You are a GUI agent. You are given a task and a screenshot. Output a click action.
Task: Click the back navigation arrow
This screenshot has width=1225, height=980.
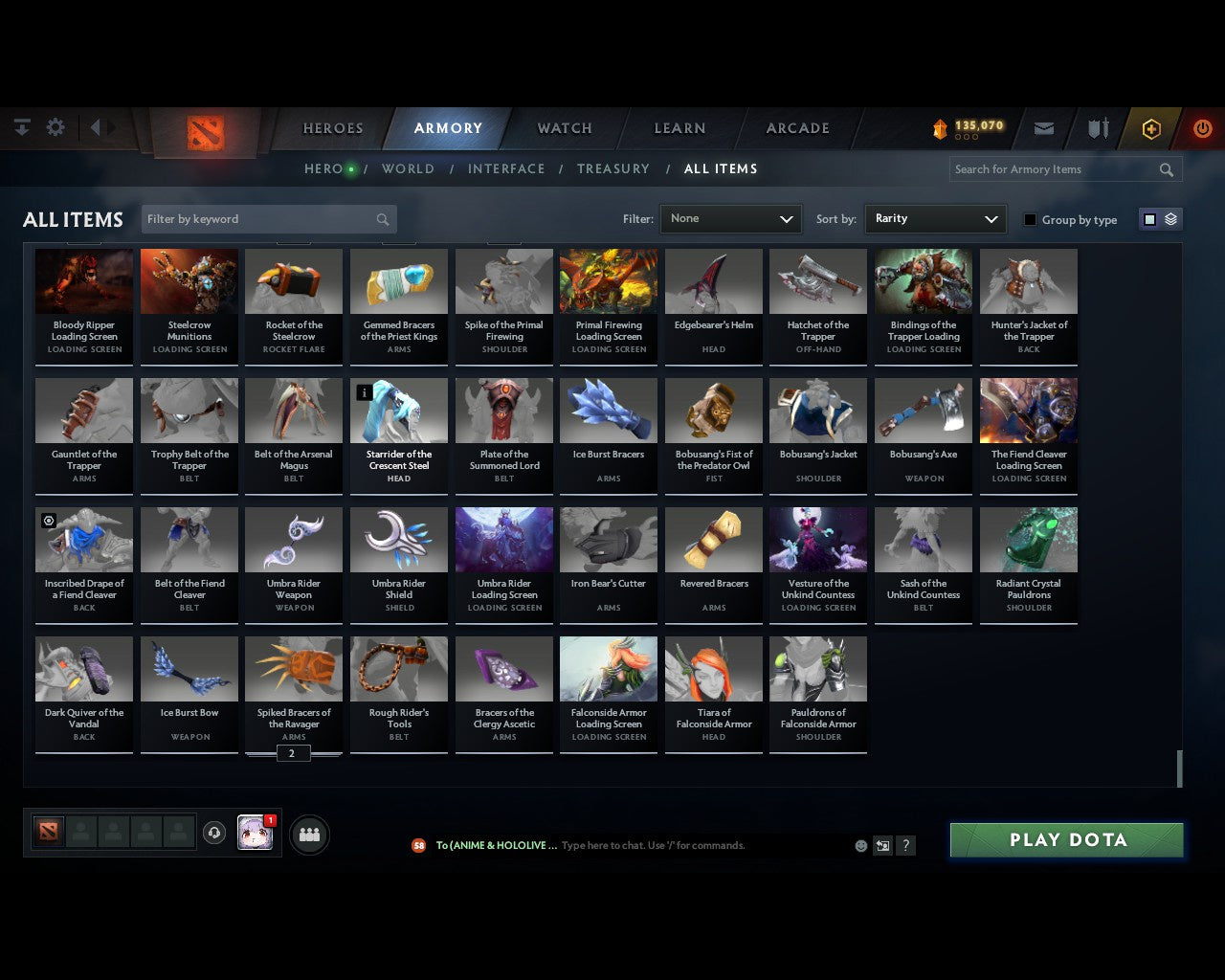(x=97, y=126)
